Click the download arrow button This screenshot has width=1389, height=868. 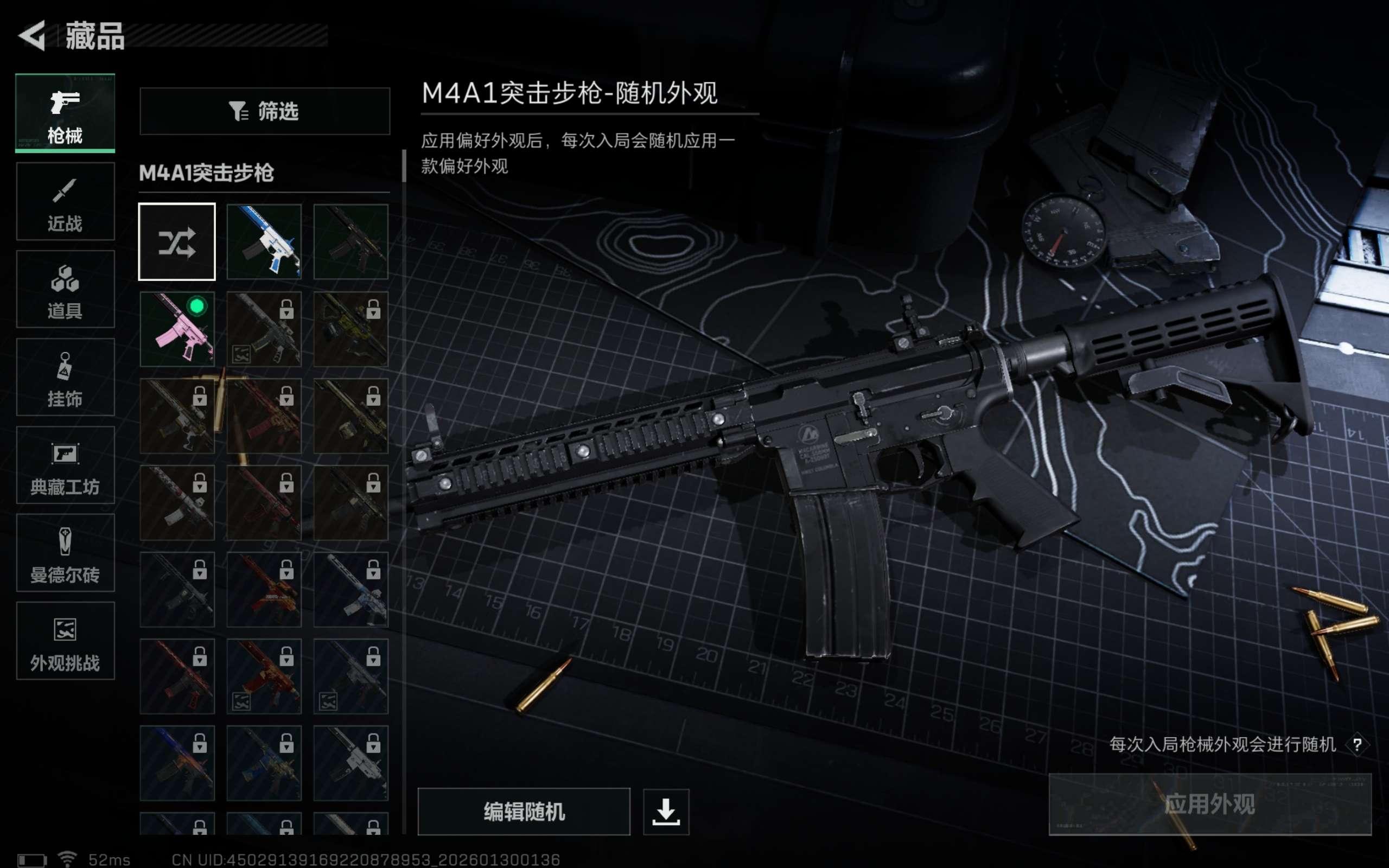[x=666, y=811]
